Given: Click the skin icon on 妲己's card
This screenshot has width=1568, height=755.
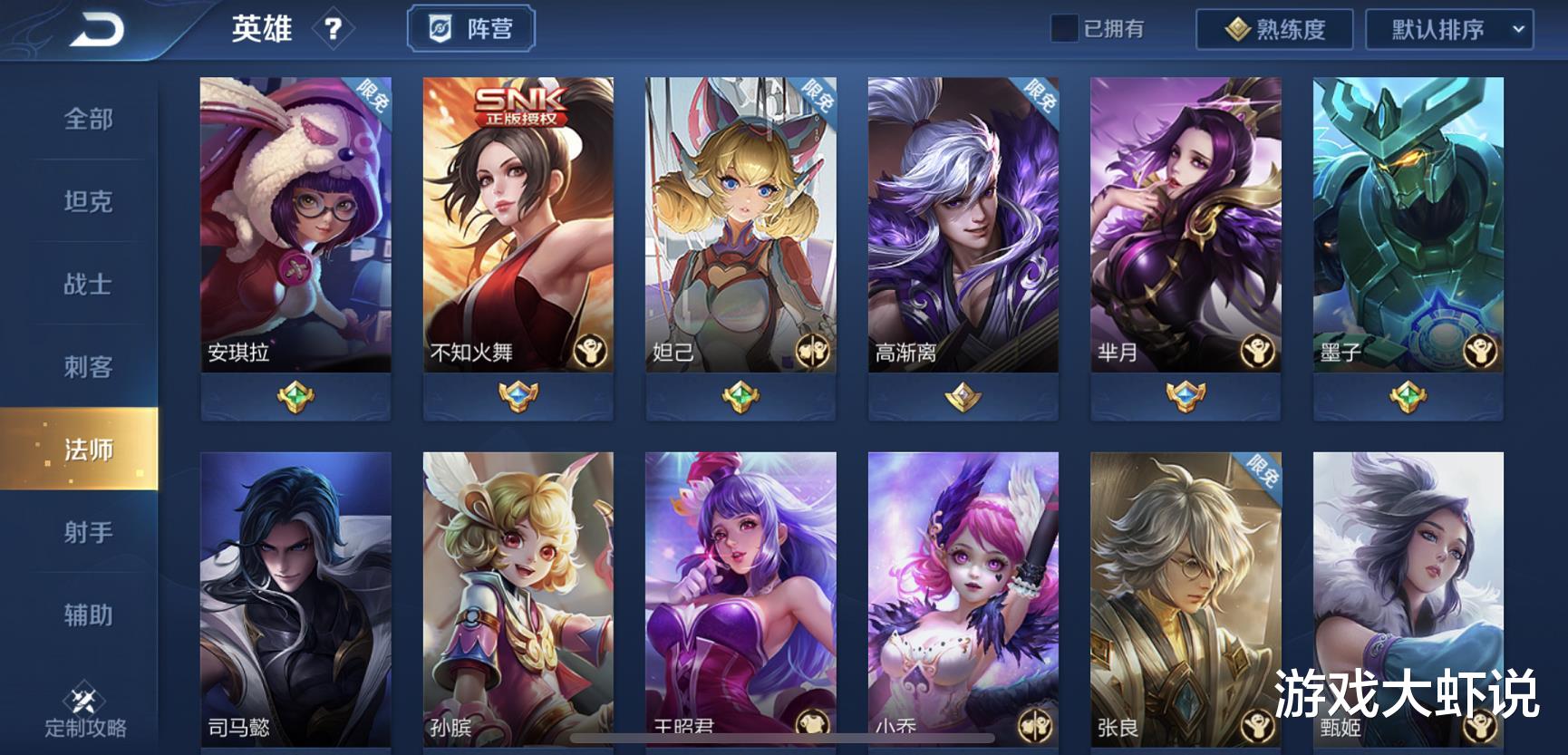Looking at the screenshot, I should pos(813,350).
